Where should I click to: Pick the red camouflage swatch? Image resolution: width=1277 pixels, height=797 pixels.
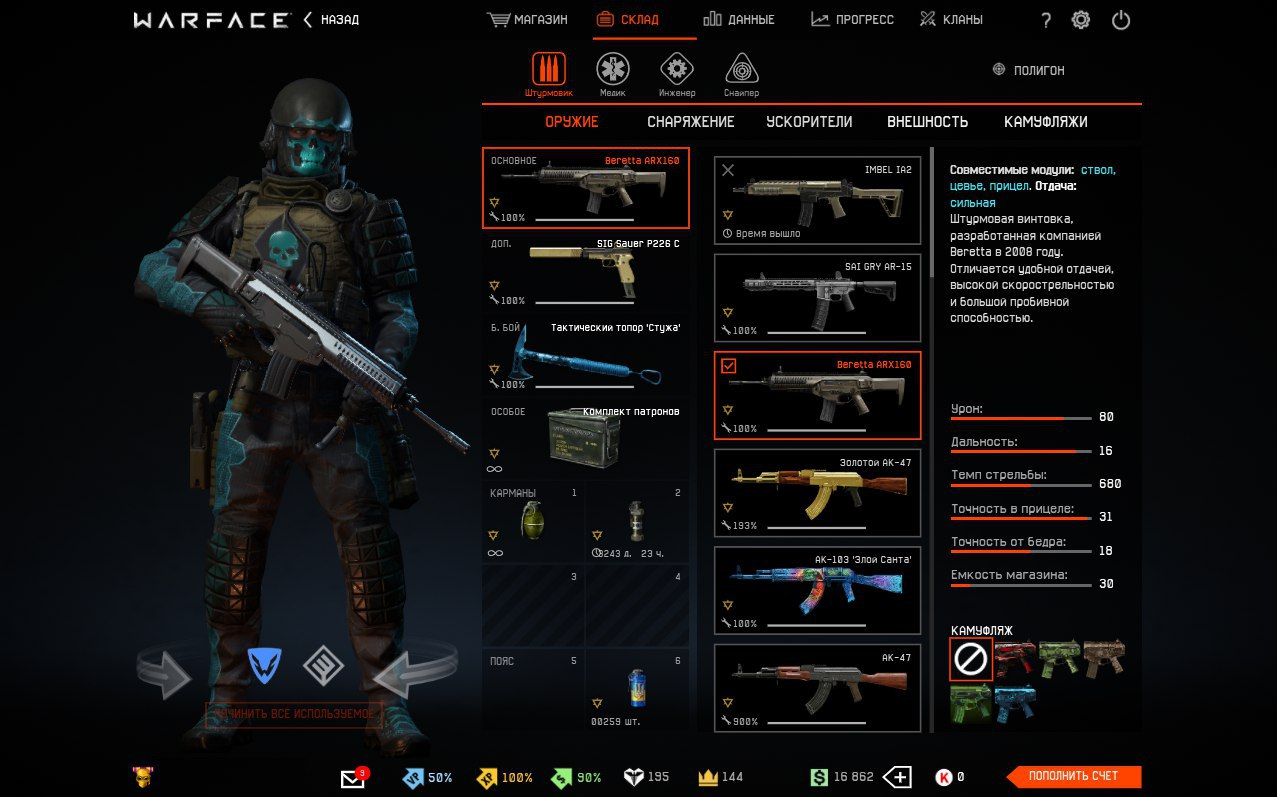click(1014, 658)
